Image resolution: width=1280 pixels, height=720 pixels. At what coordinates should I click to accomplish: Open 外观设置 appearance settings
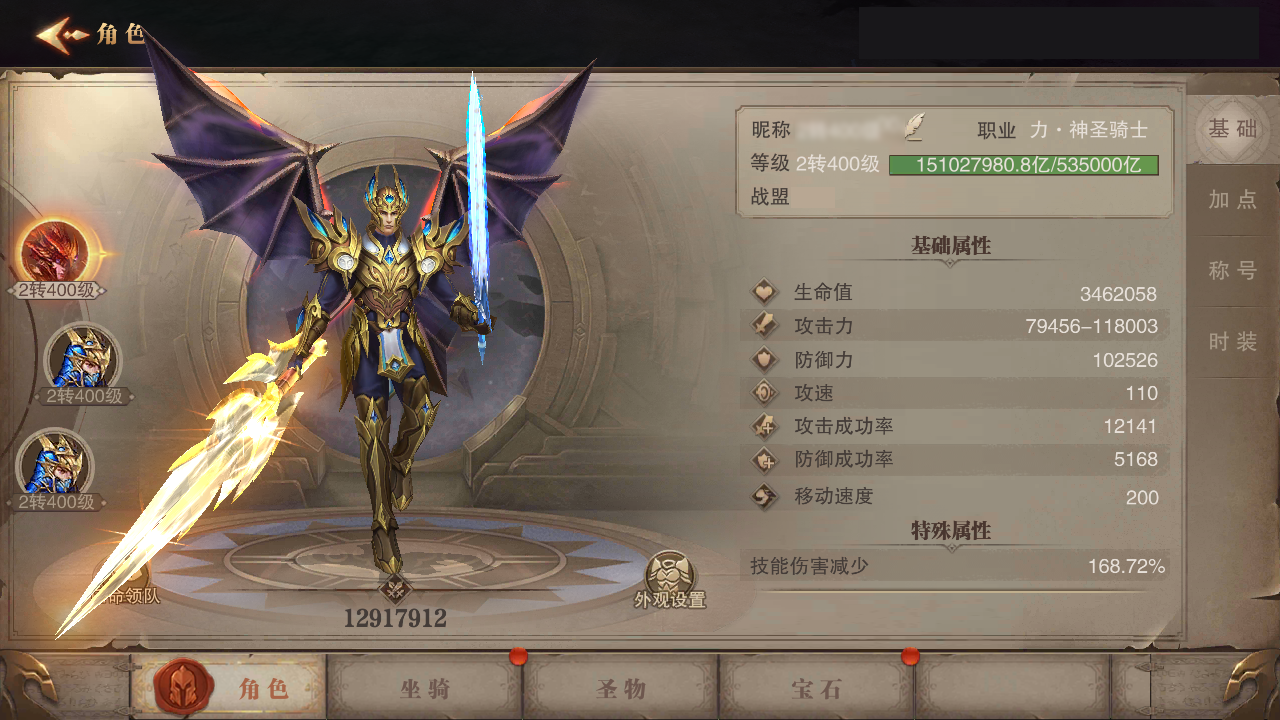point(670,581)
